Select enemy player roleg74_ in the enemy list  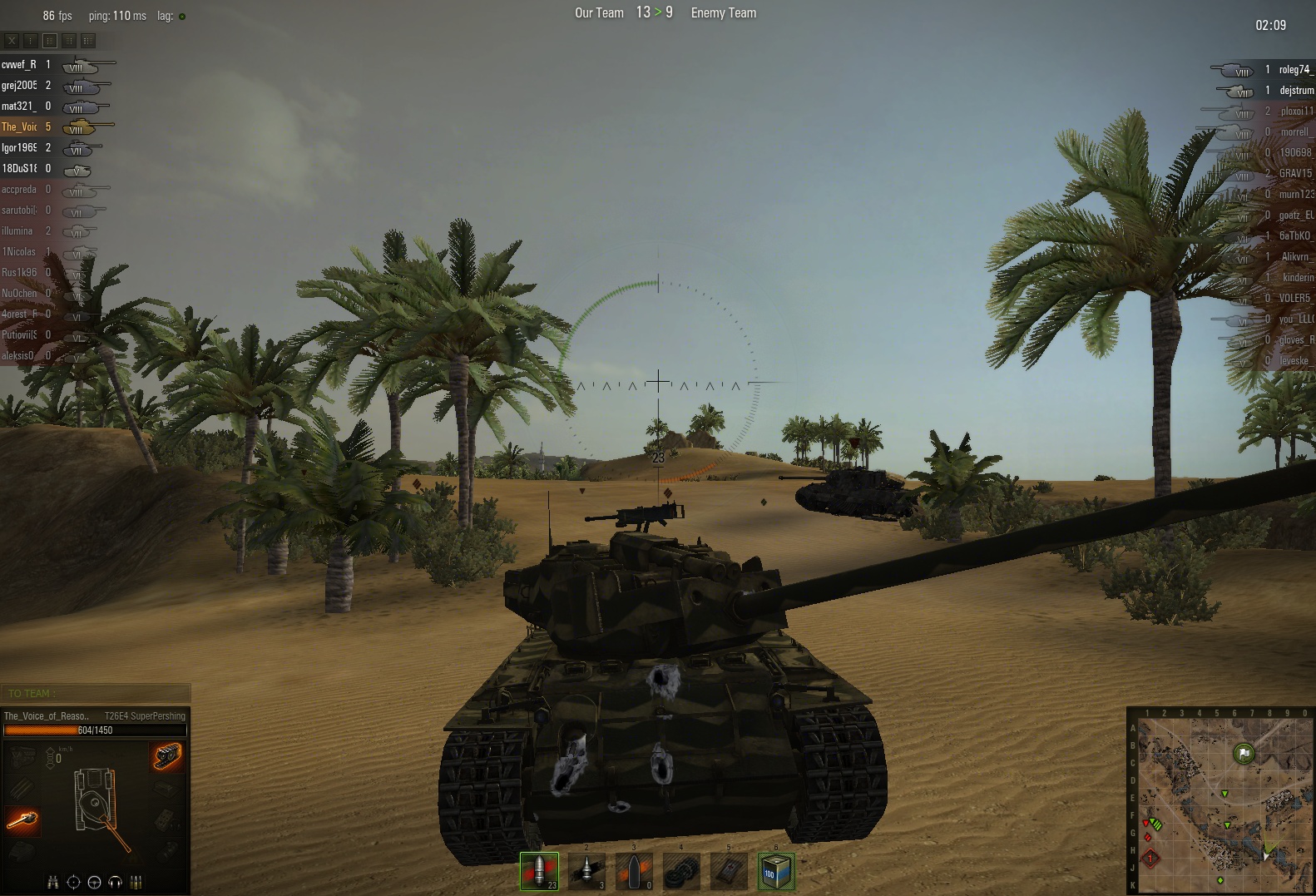[x=1295, y=70]
